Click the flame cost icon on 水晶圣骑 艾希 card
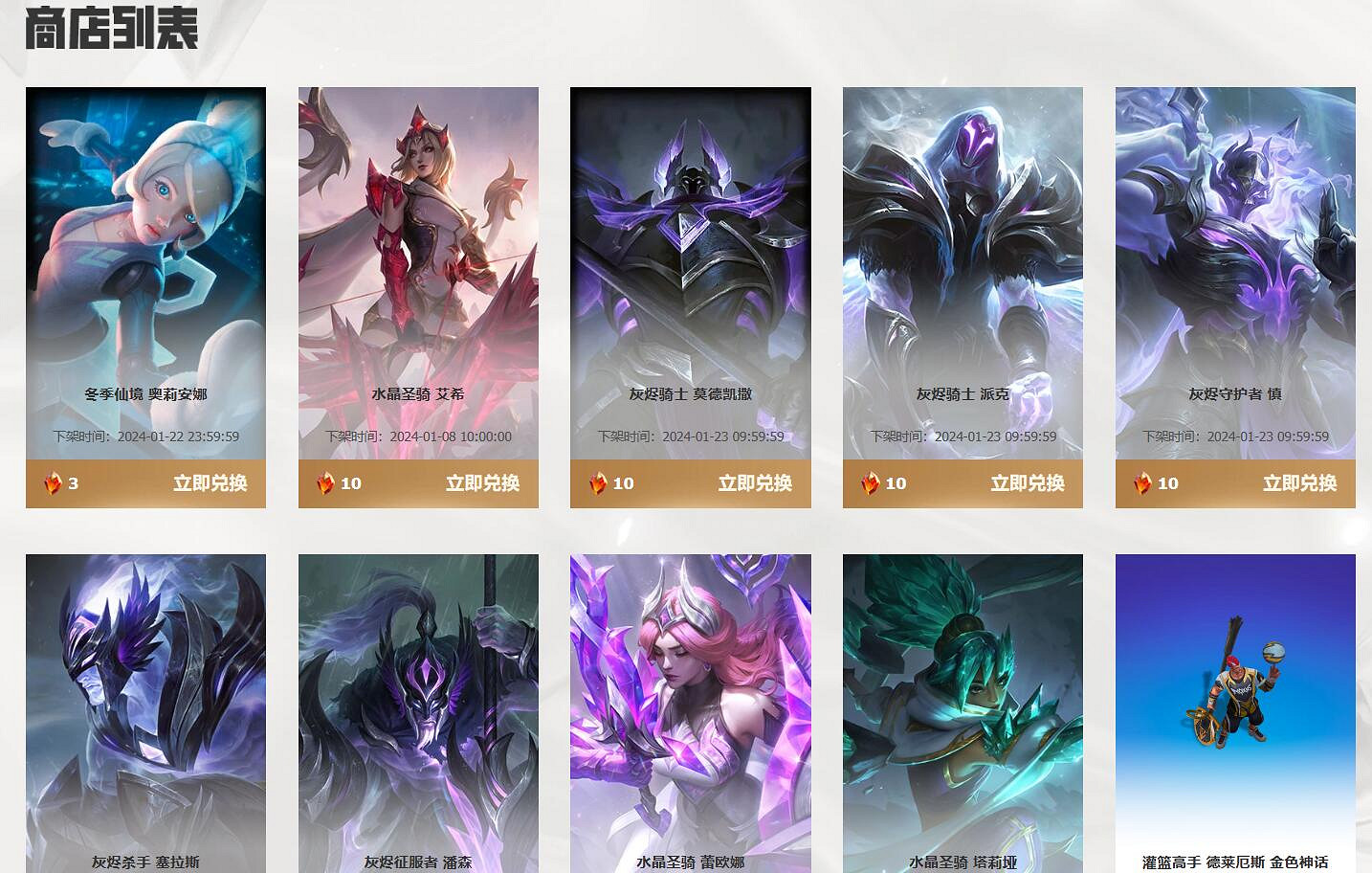This screenshot has height=873, width=1372. point(328,483)
